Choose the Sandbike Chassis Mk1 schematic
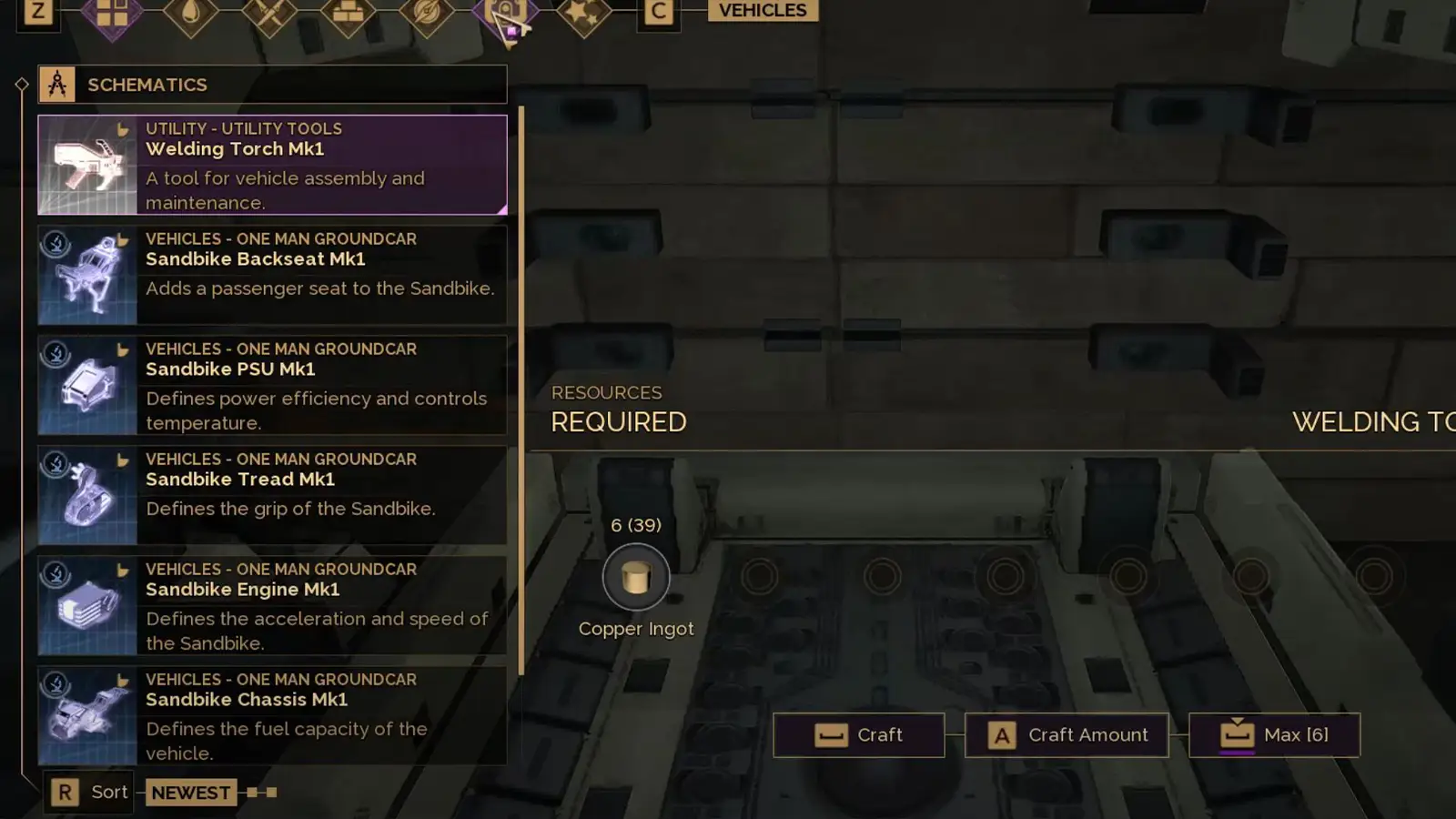Screen dimensions: 1456x819 pos(272,715)
